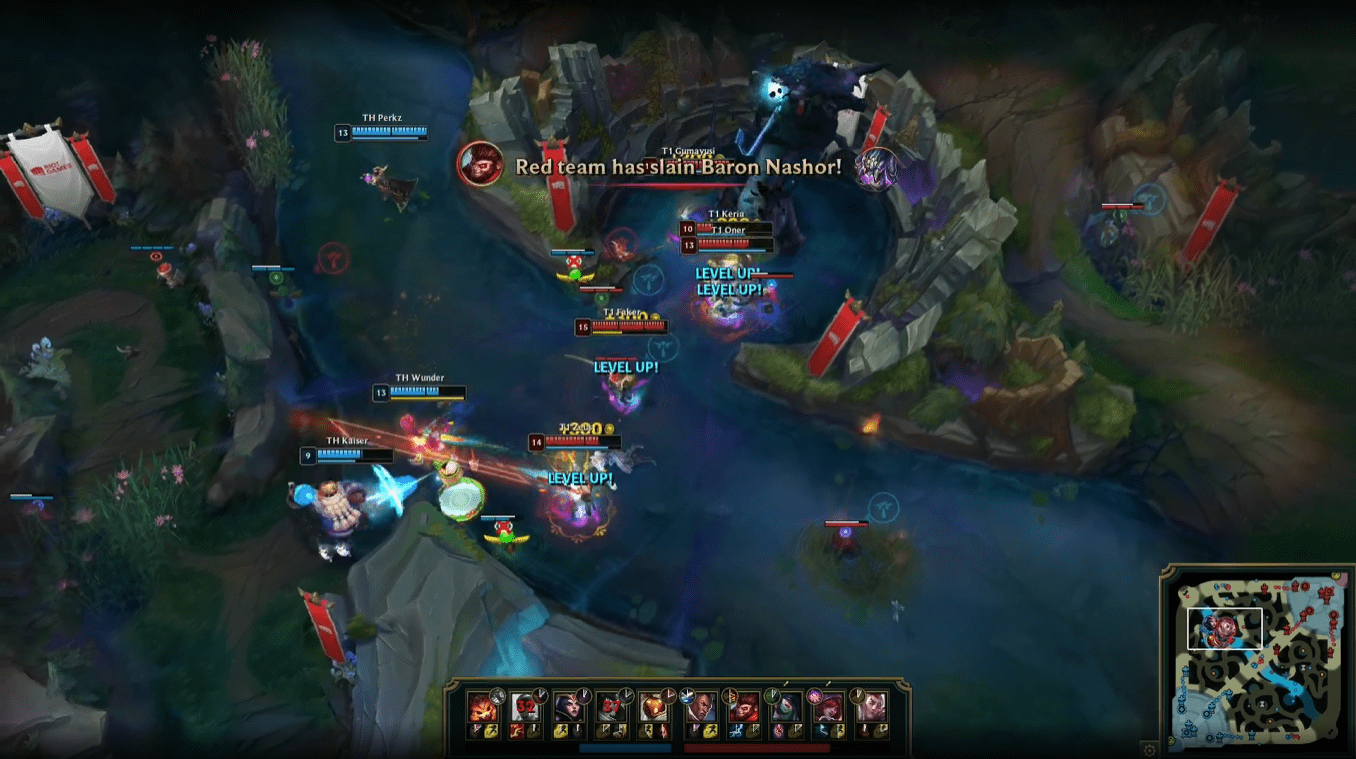Jump to the red base on the minimap

1322,590
